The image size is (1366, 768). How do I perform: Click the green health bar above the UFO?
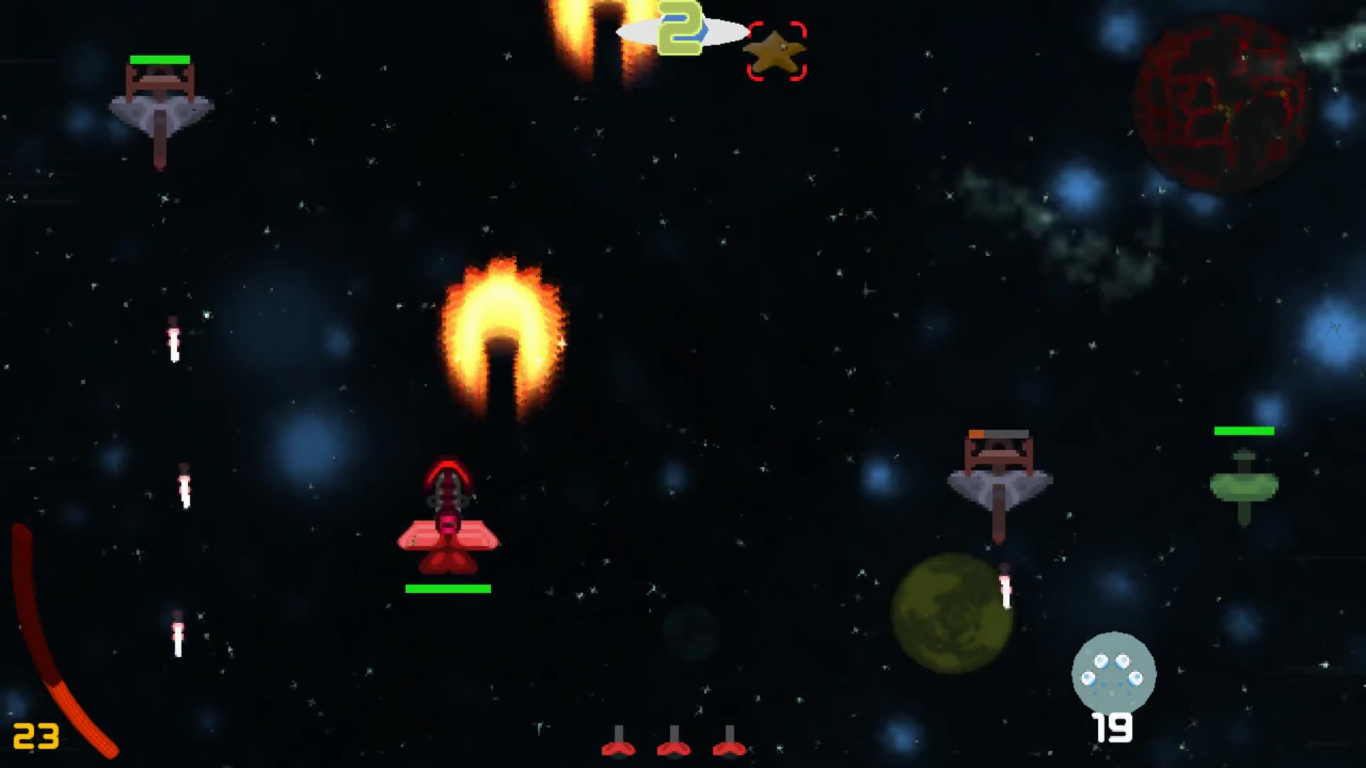[x=1242, y=430]
